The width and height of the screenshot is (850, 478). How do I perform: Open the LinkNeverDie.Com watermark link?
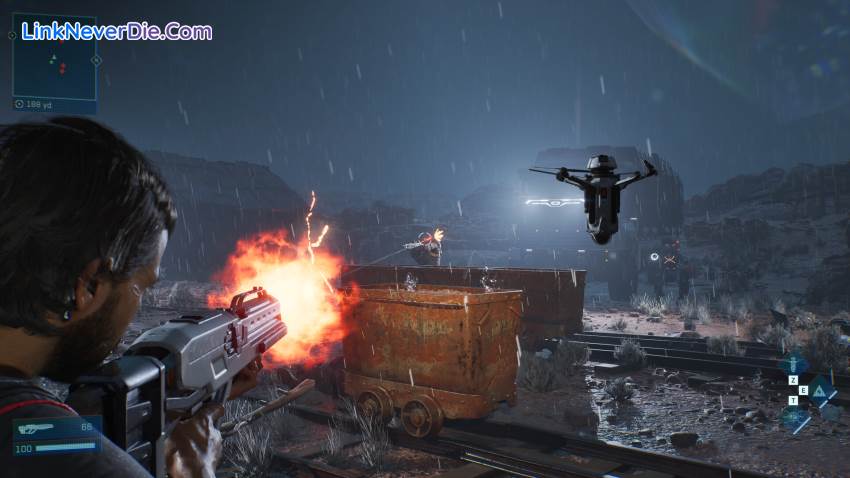[x=117, y=31]
